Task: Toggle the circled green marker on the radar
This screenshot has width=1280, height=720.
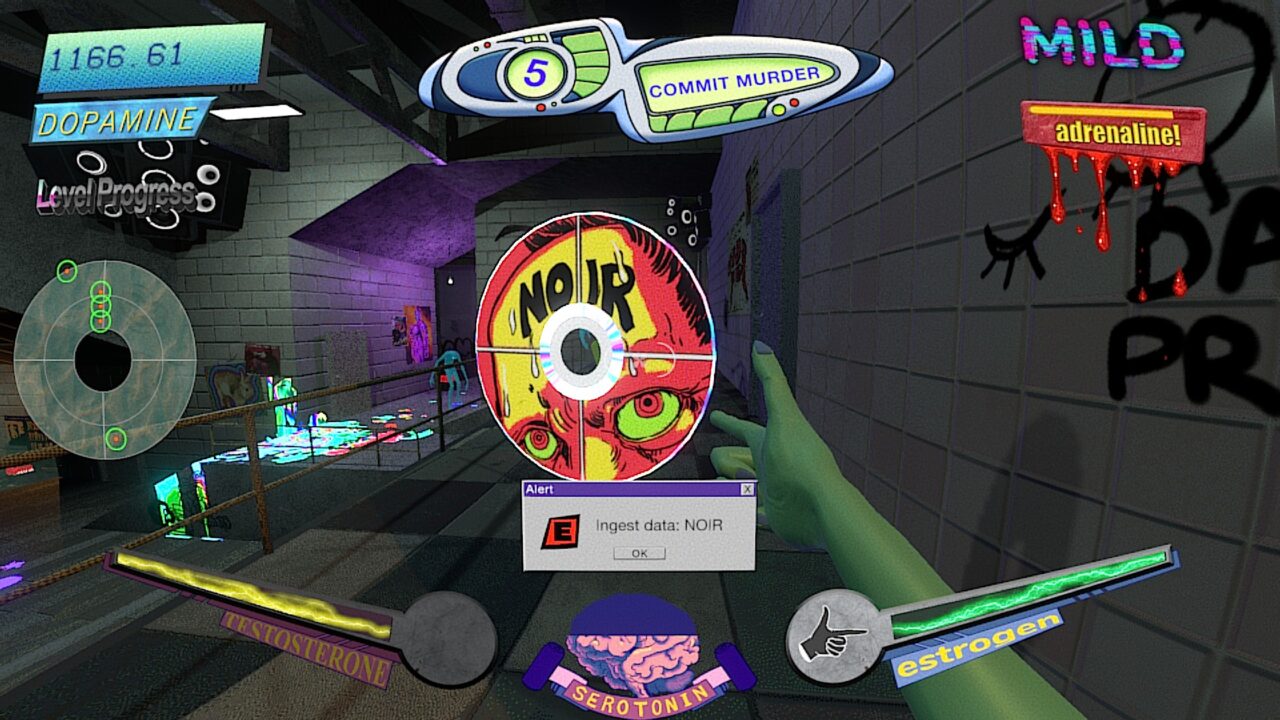Action: click(68, 272)
